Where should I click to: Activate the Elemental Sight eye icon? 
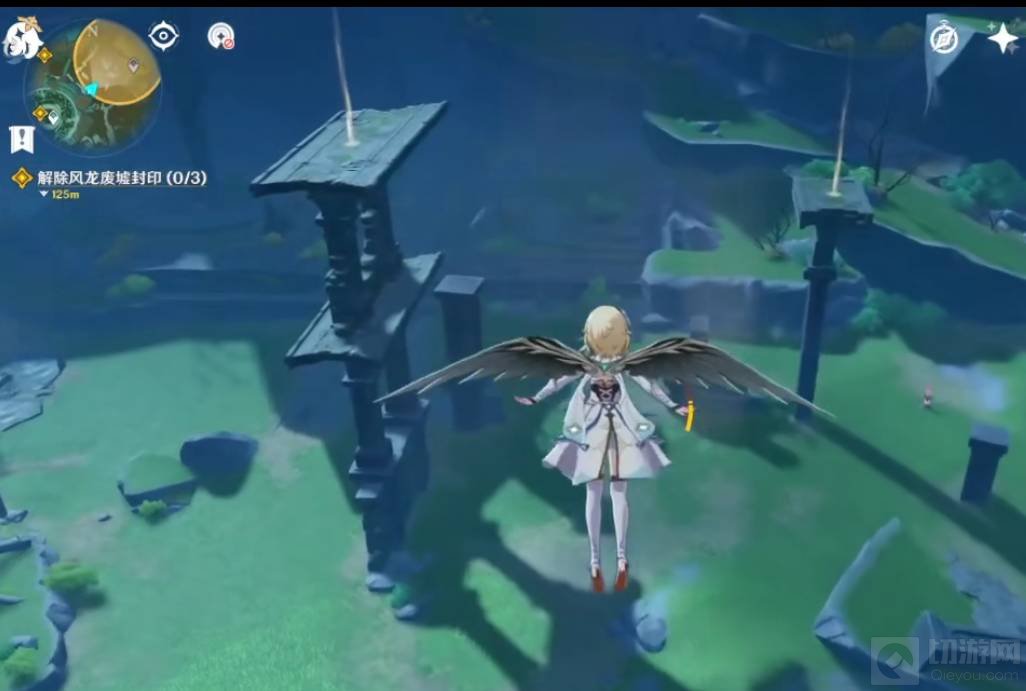(x=163, y=36)
